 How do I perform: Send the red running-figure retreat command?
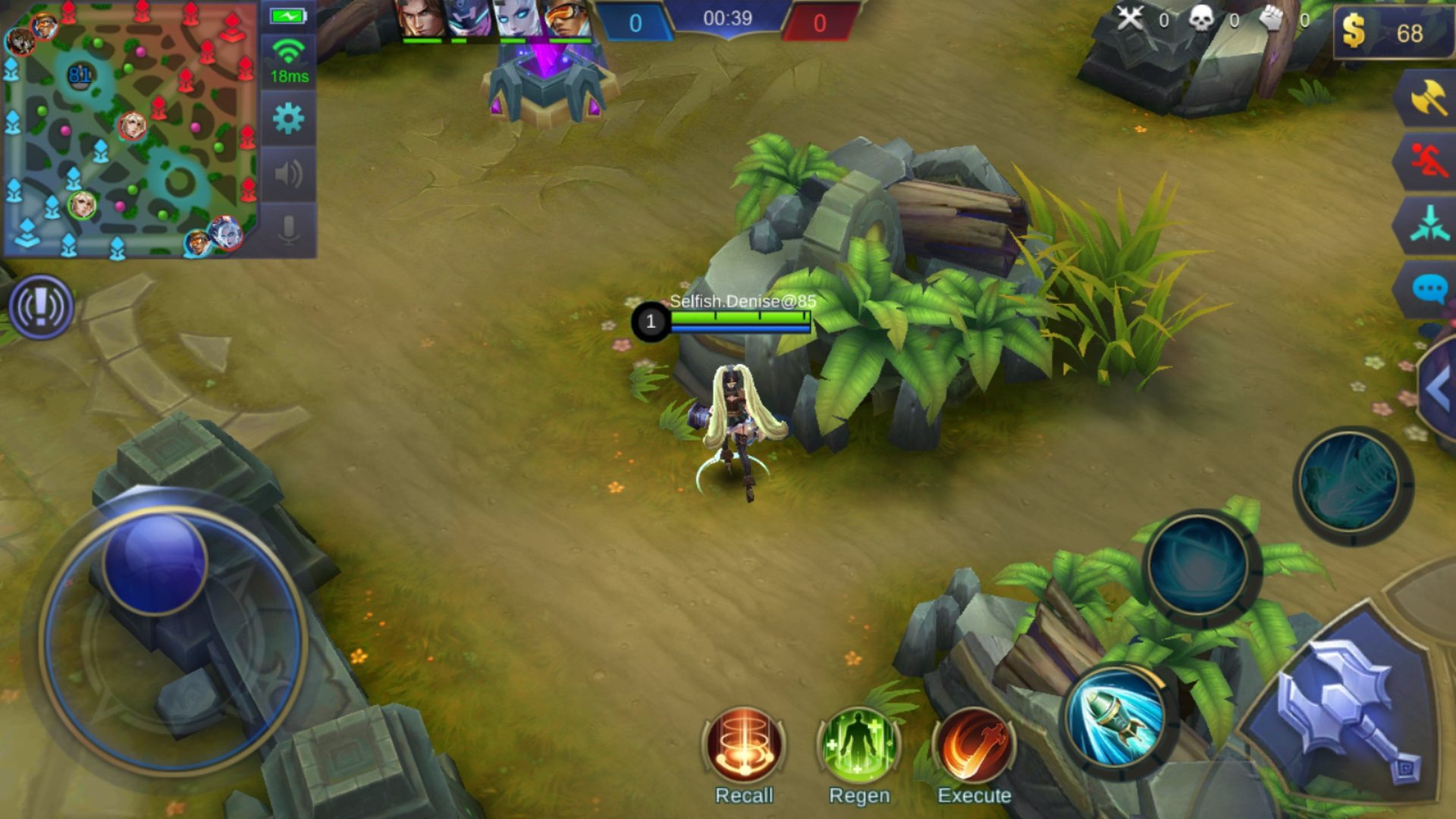click(x=1428, y=161)
